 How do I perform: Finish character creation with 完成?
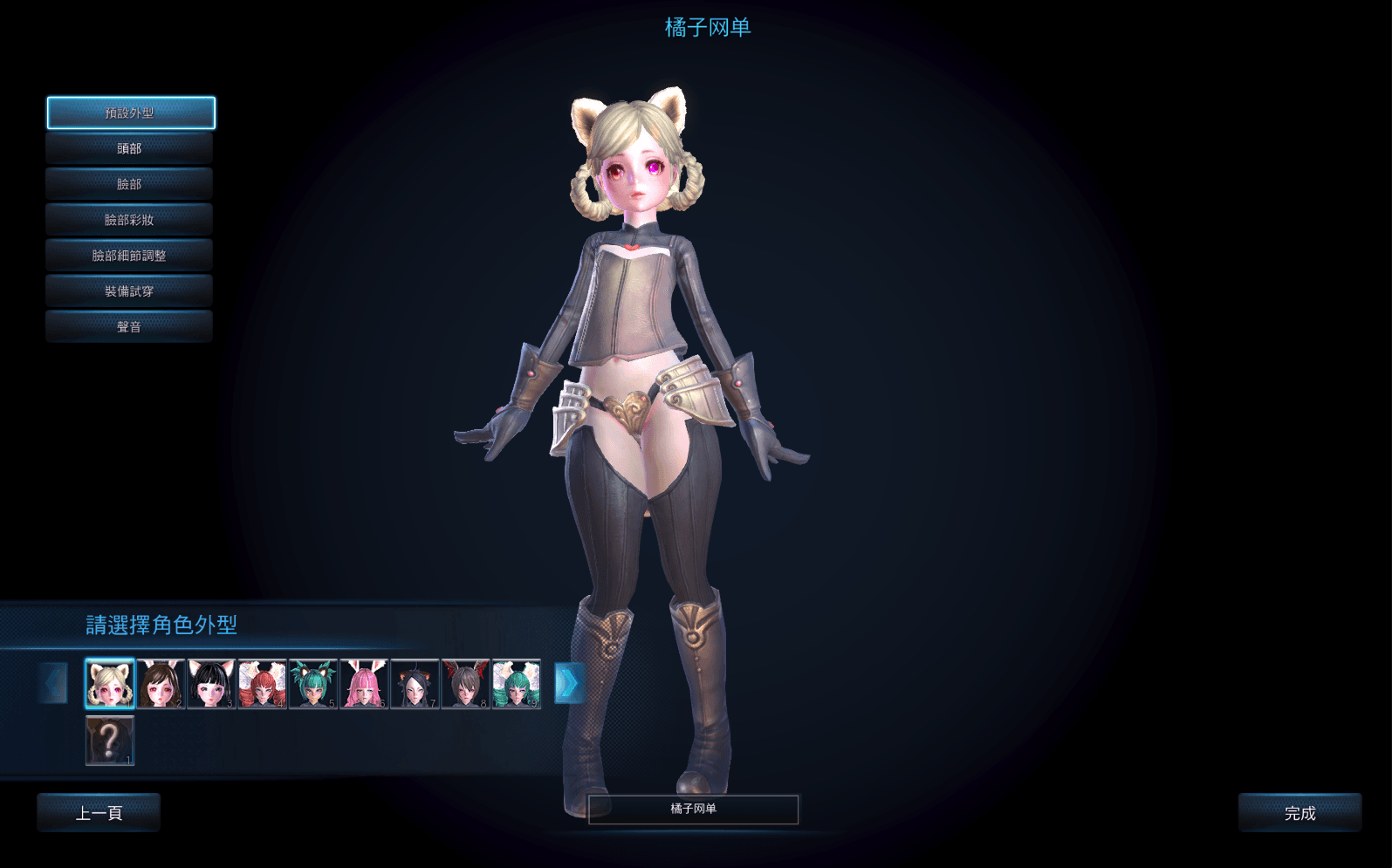pyautogui.click(x=1299, y=813)
